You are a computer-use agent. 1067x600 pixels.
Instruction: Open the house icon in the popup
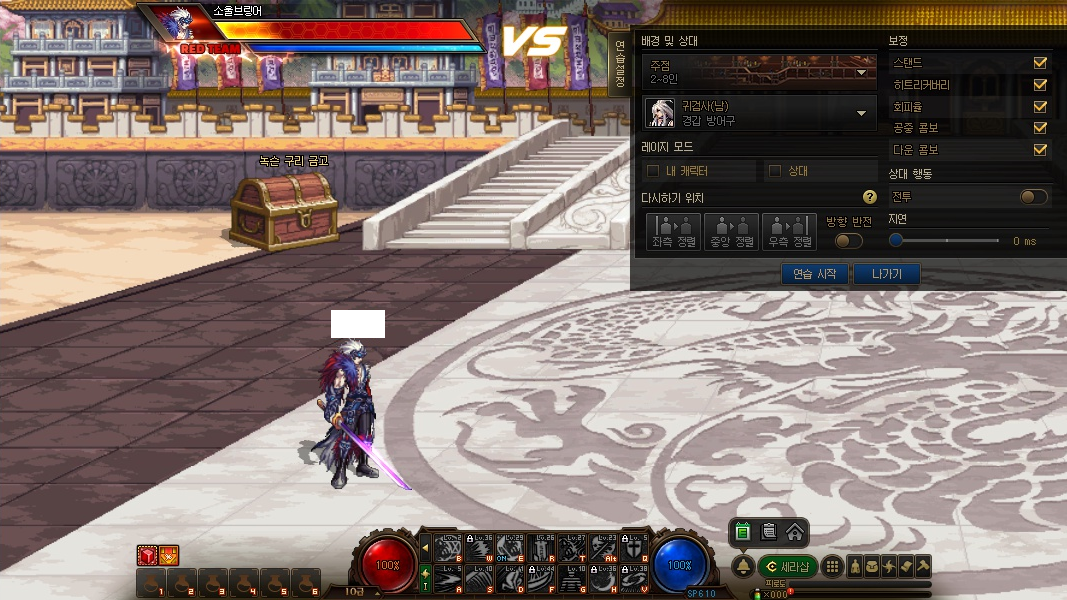794,532
